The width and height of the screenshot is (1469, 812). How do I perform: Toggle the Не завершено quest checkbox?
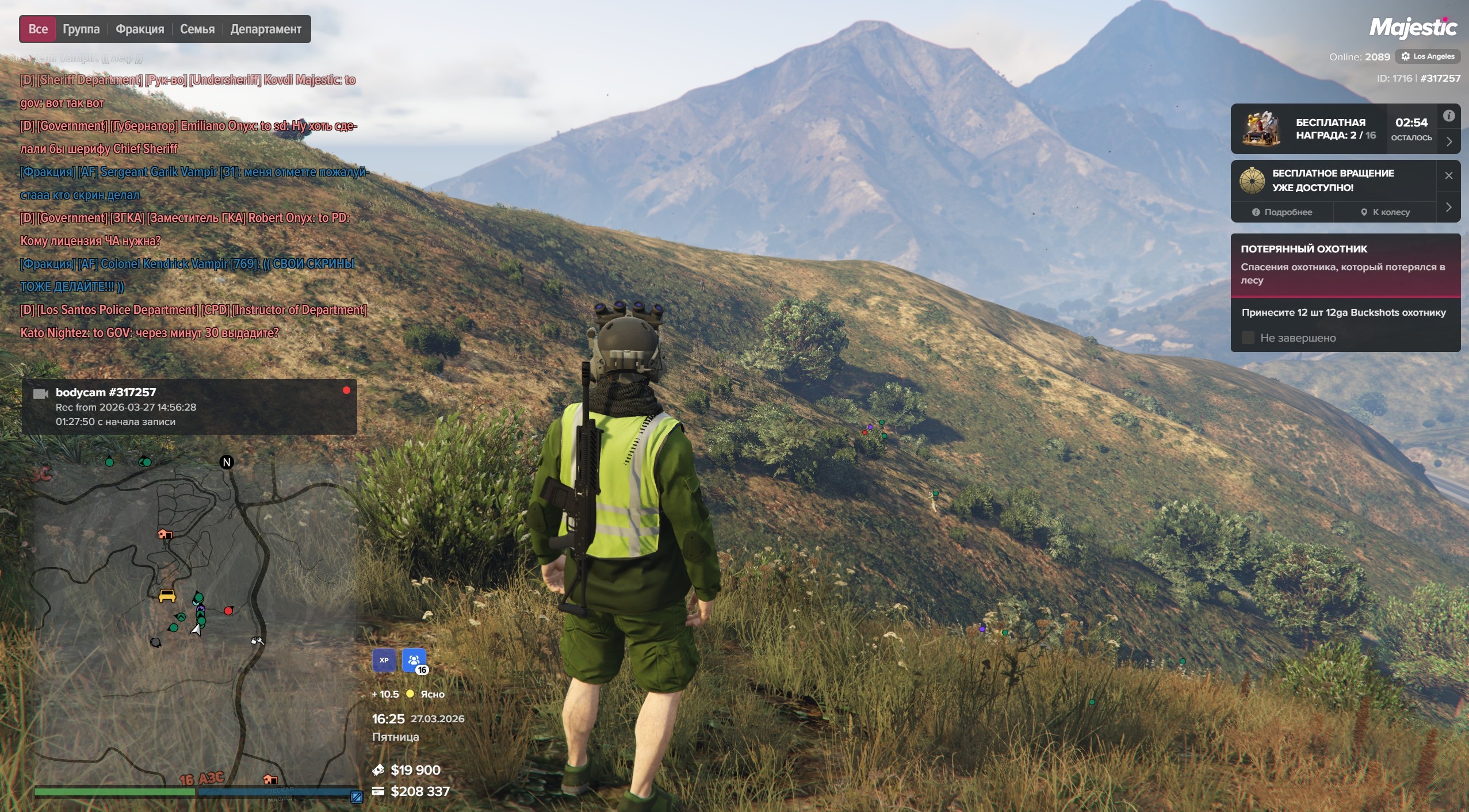1248,338
